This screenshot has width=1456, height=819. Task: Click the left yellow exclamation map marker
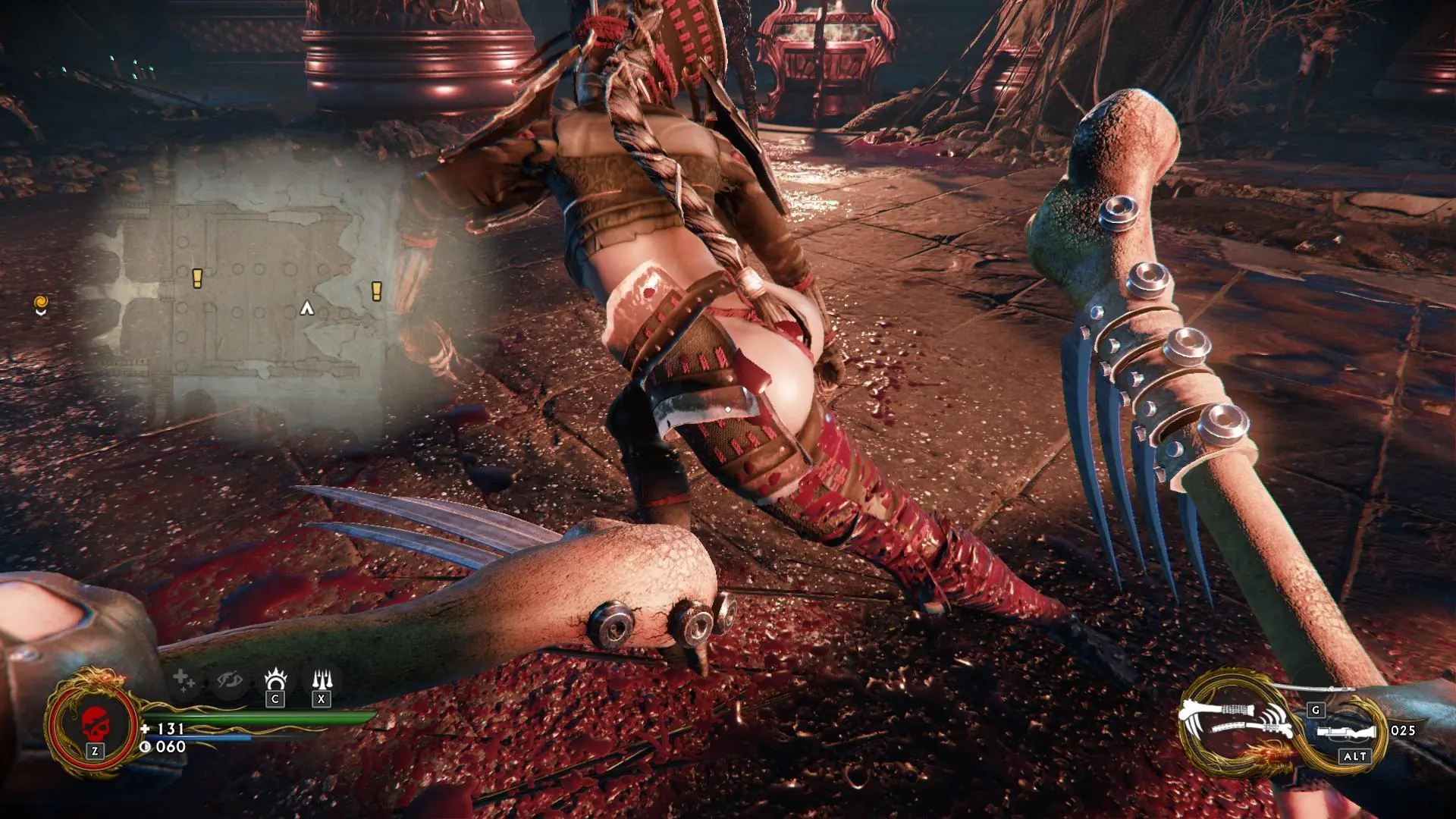tap(197, 278)
